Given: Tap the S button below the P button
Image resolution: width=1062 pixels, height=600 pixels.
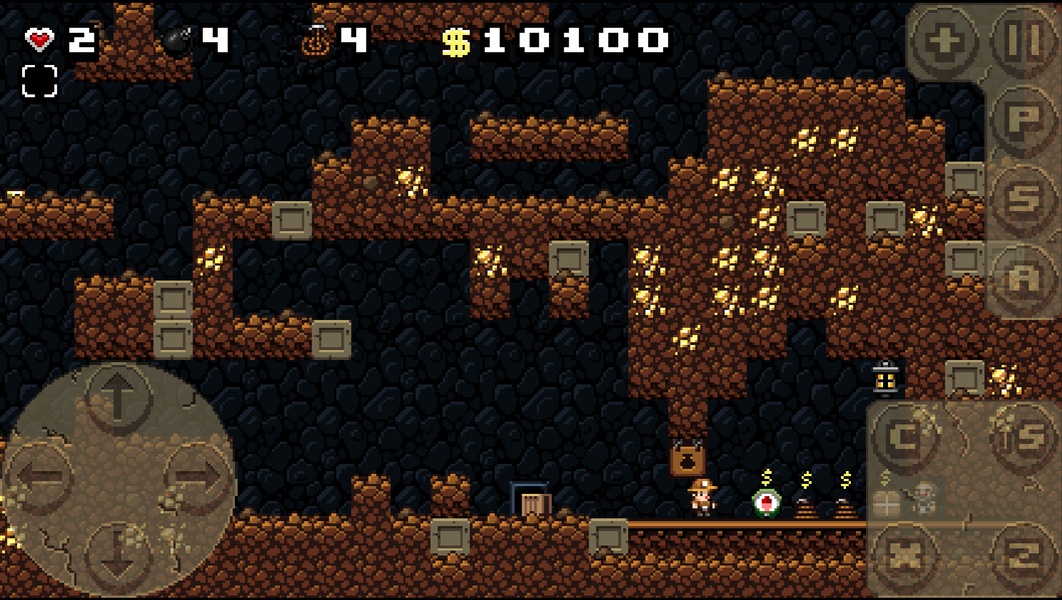Looking at the screenshot, I should (x=1024, y=198).
